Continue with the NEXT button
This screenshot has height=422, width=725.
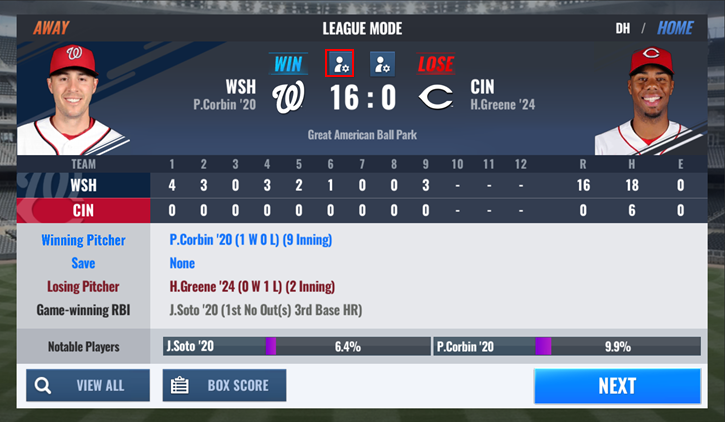[617, 386]
